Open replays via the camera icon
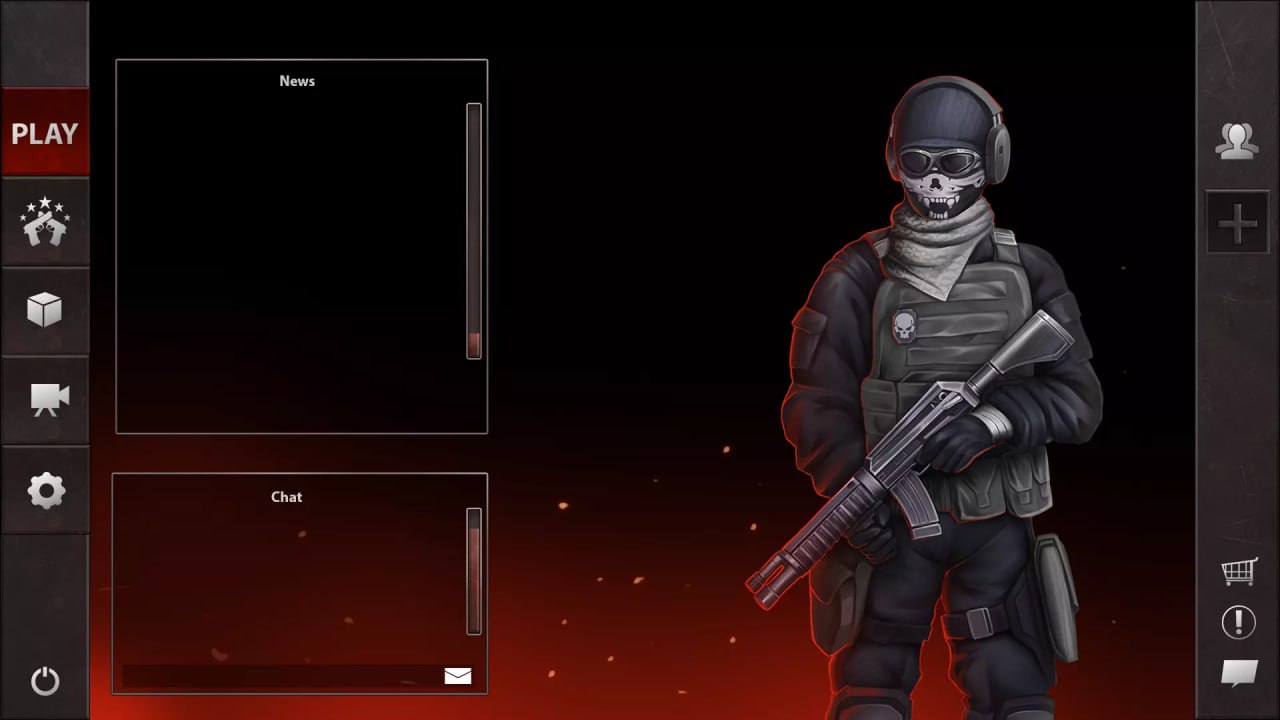This screenshot has height=720, width=1280. pos(45,401)
